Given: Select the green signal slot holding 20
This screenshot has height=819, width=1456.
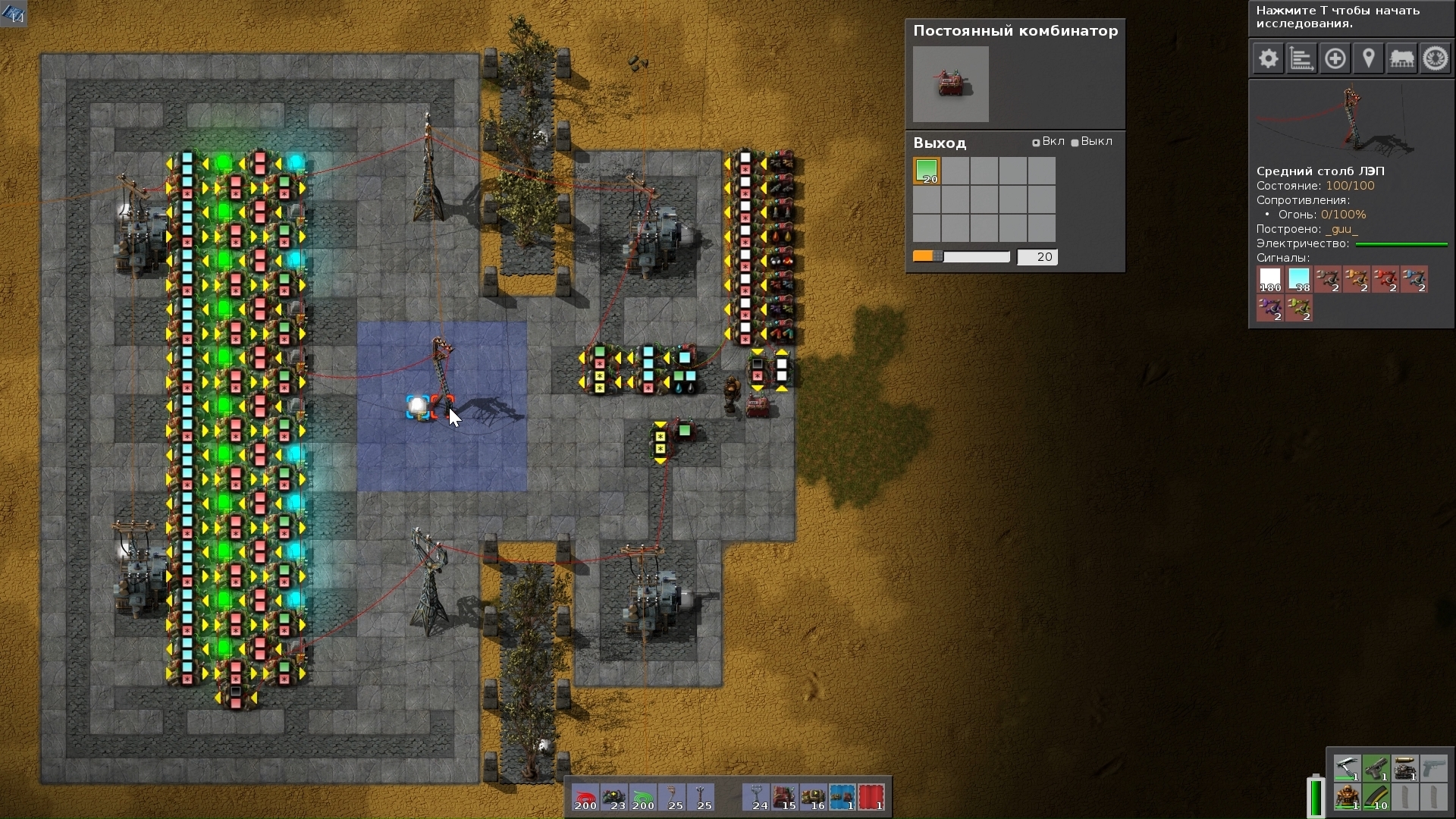Looking at the screenshot, I should point(927,171).
